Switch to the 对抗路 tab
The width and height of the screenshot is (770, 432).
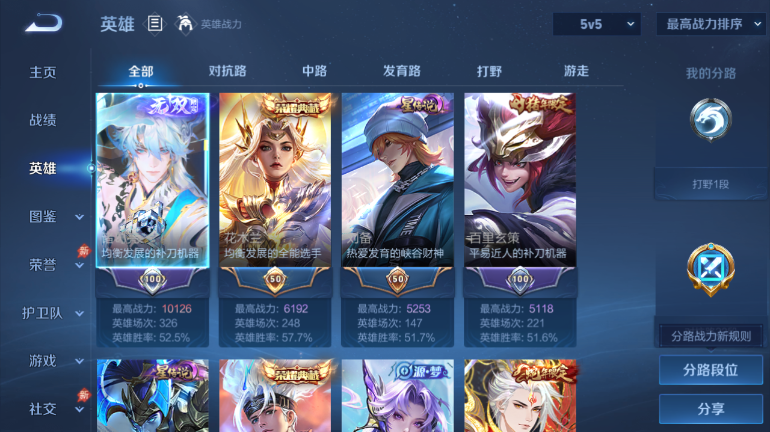pyautogui.click(x=227, y=71)
